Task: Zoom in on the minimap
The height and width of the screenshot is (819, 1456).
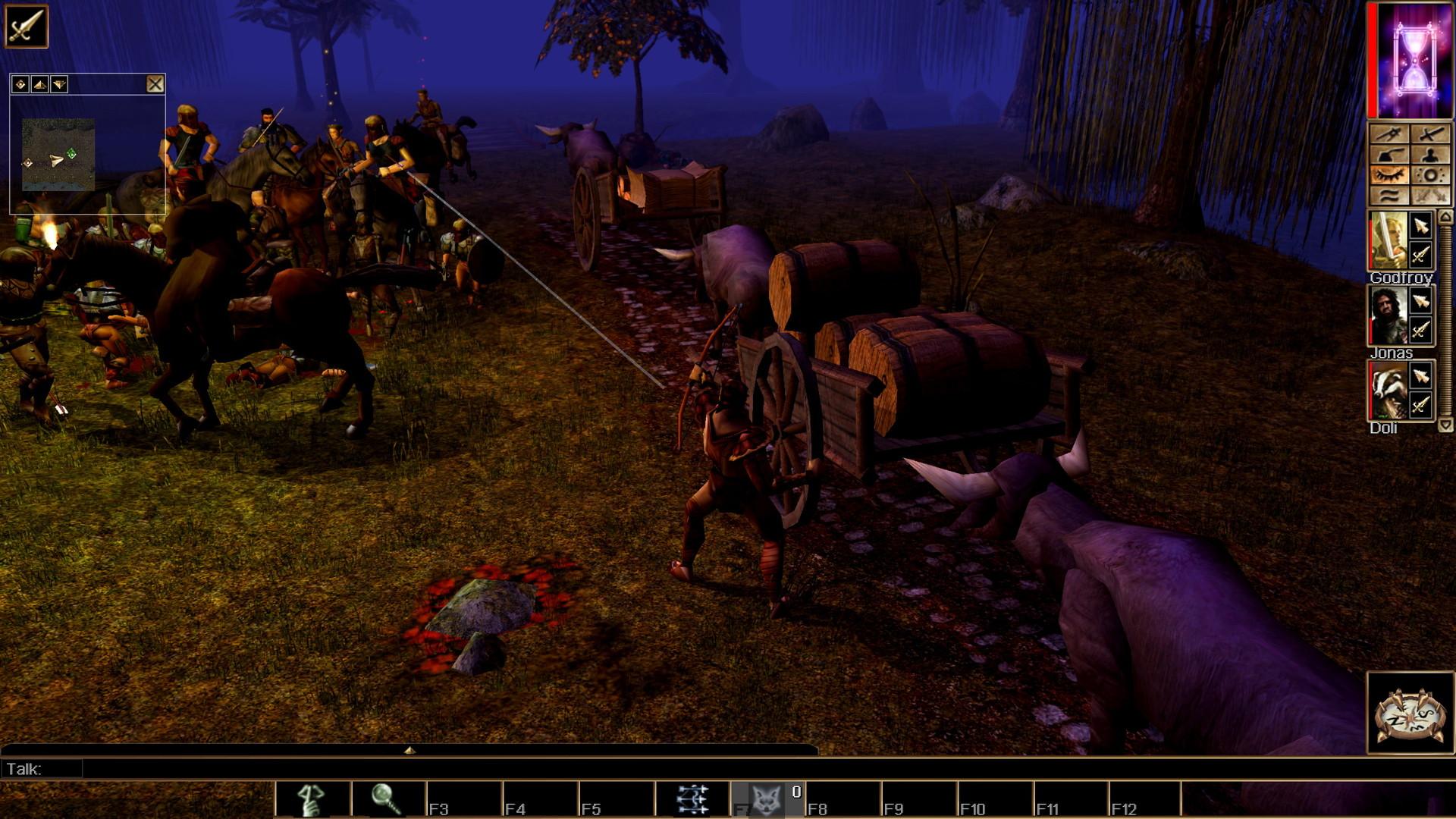Action: [x=39, y=84]
